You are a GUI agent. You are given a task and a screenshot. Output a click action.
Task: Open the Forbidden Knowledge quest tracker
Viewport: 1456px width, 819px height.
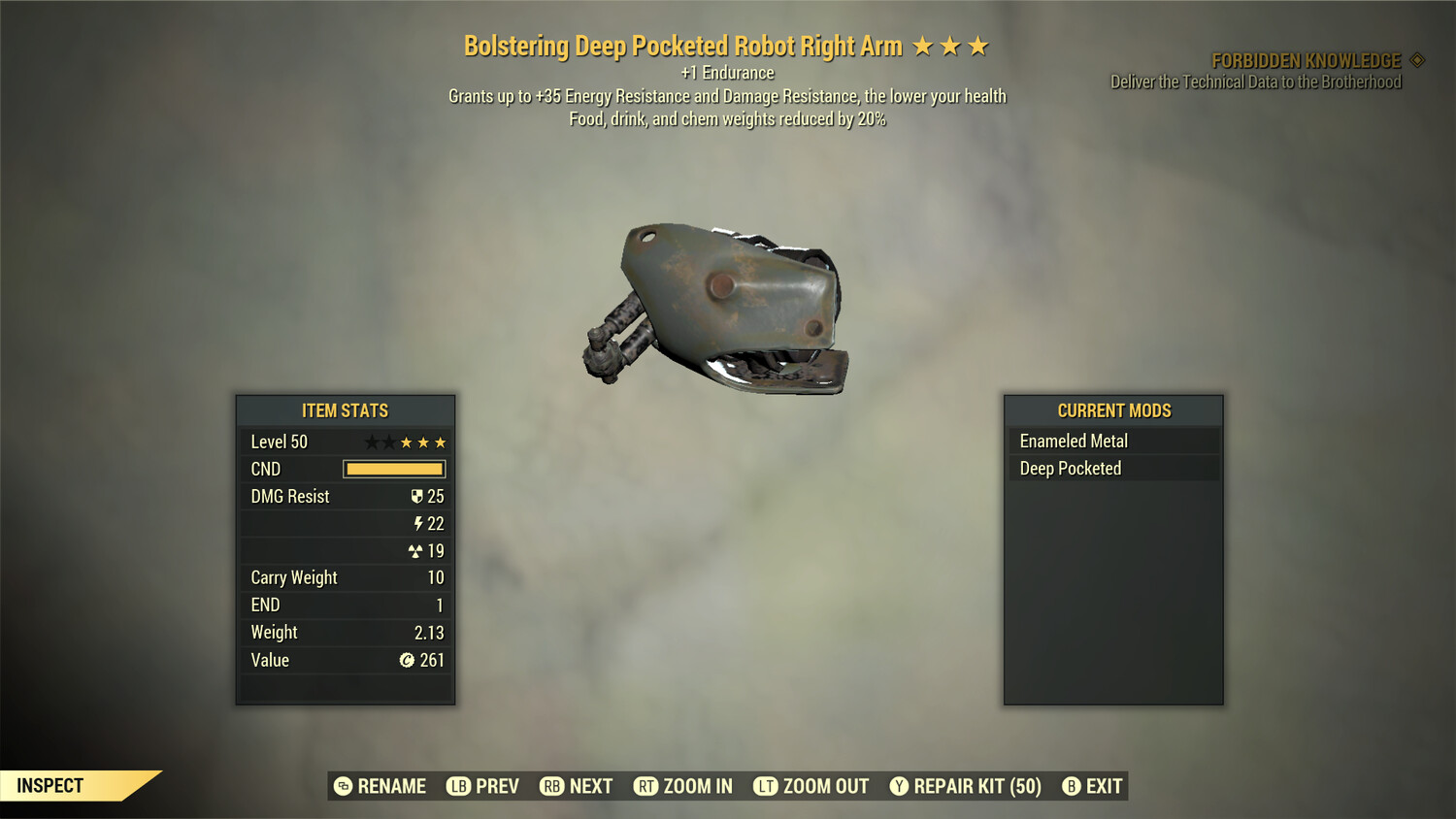1306,61
